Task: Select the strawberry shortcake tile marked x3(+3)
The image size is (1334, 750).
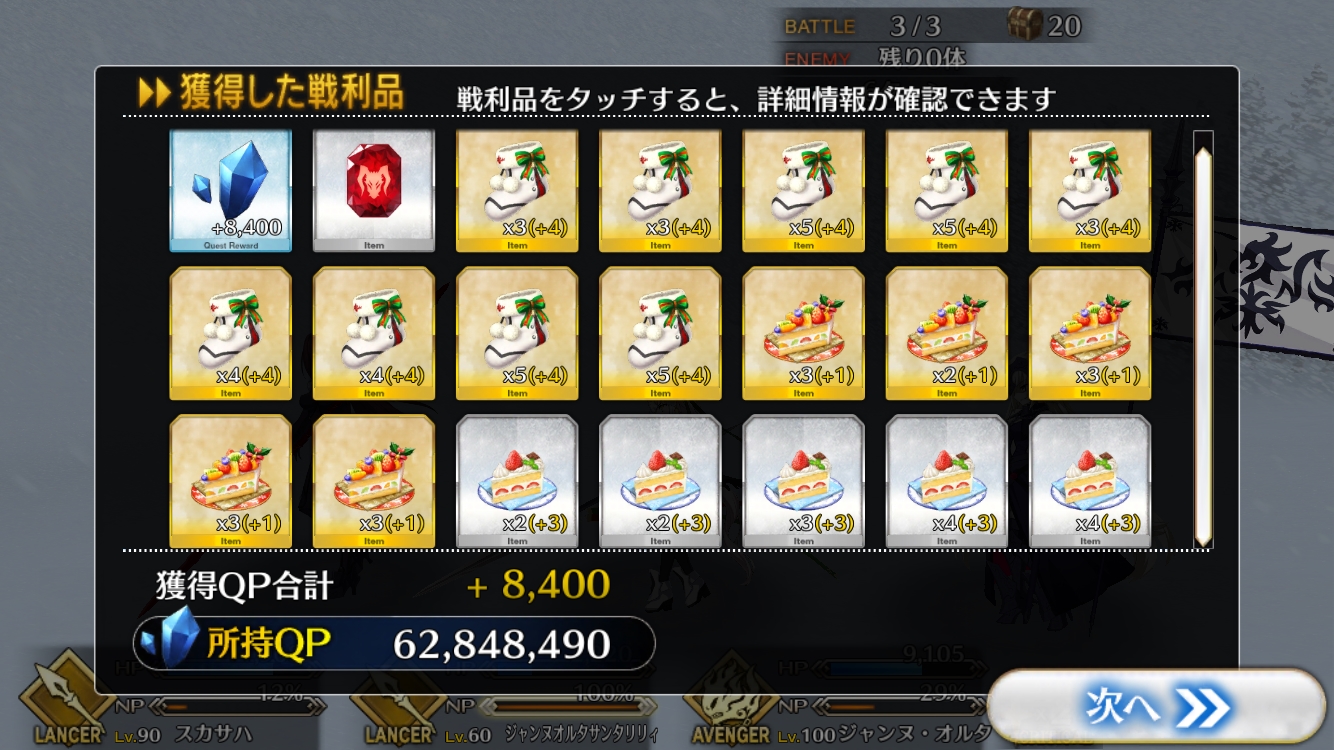Action: pyautogui.click(x=804, y=481)
